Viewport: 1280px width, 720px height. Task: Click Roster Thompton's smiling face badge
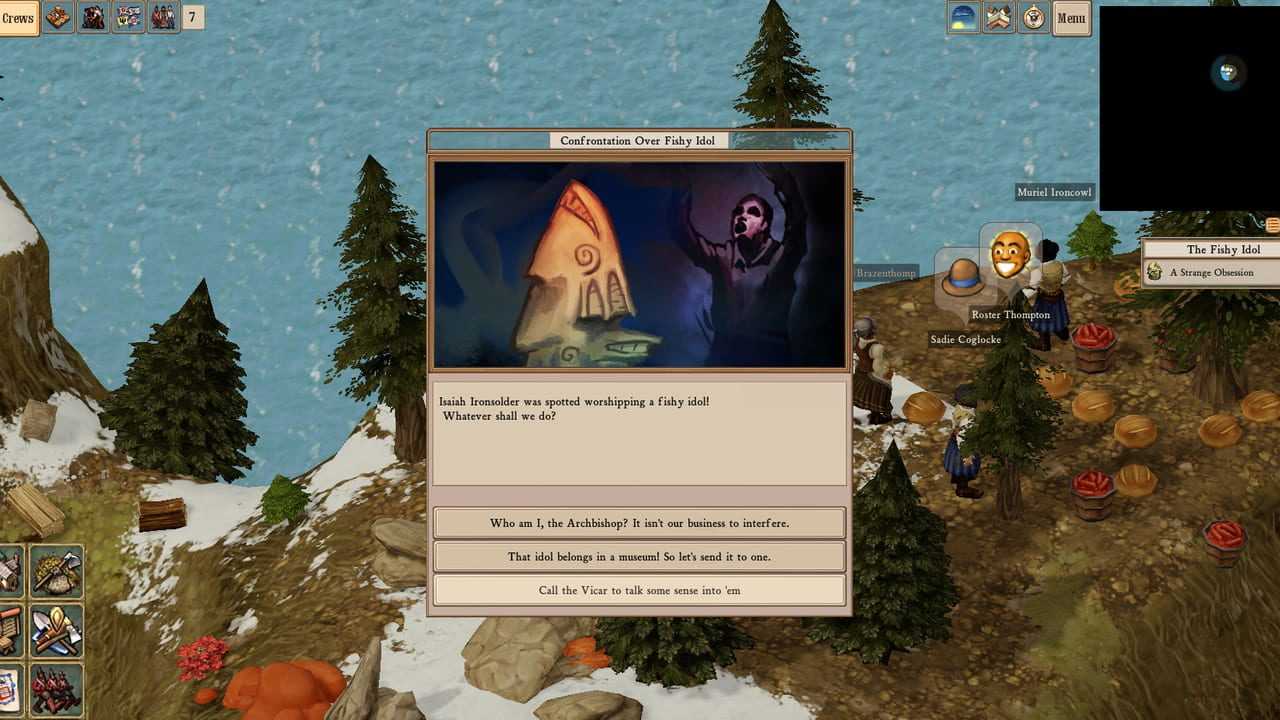tap(1010, 255)
